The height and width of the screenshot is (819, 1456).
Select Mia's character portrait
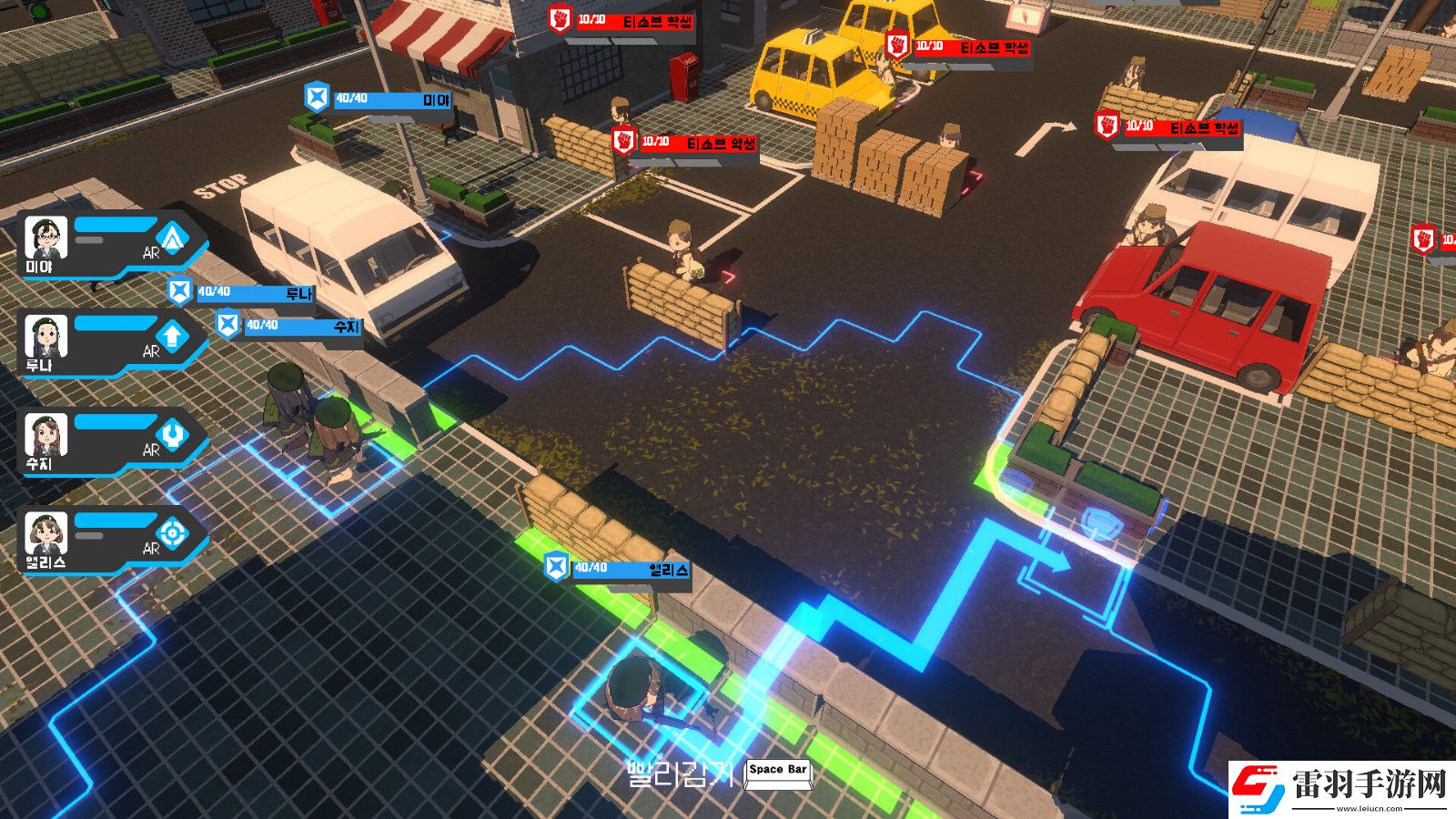(x=45, y=238)
